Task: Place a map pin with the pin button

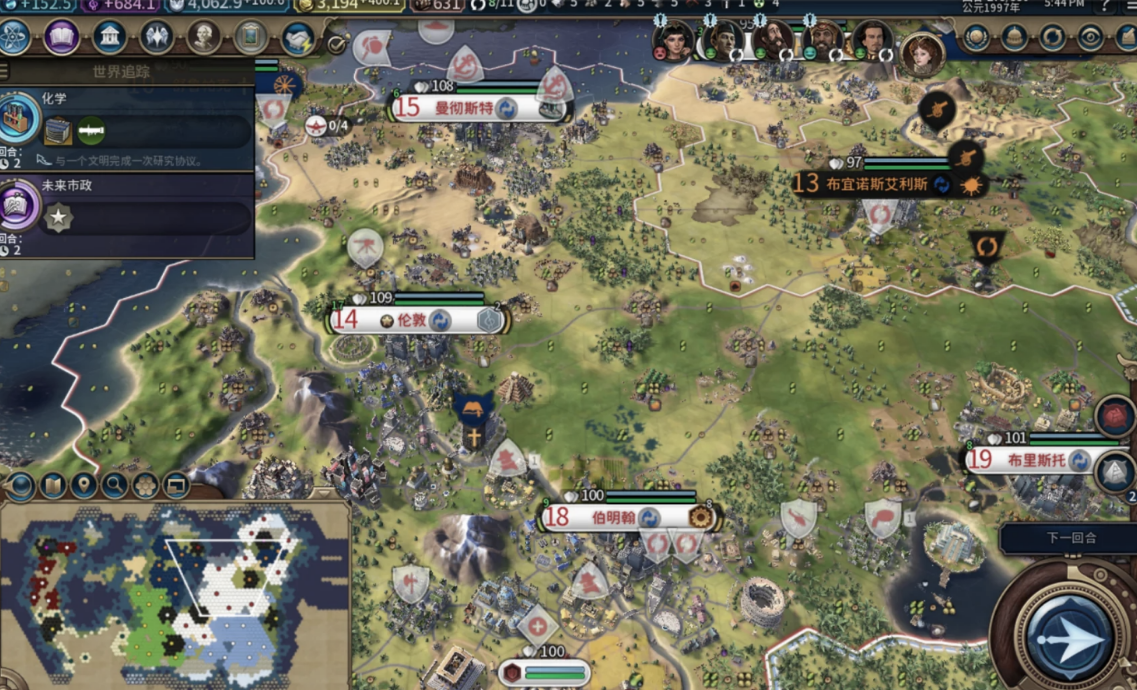Action: [x=83, y=486]
